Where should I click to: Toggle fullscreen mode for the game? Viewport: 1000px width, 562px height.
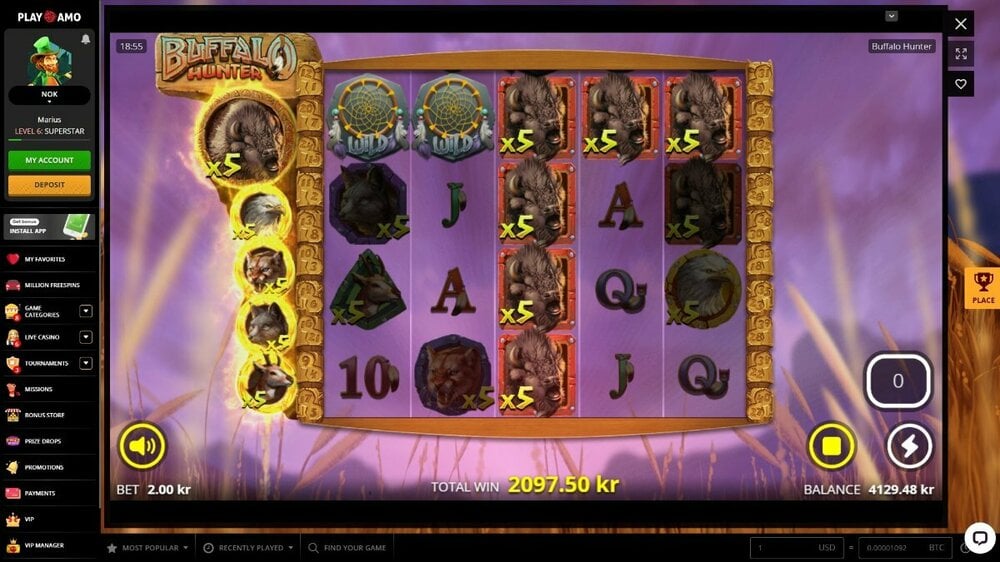coord(961,54)
